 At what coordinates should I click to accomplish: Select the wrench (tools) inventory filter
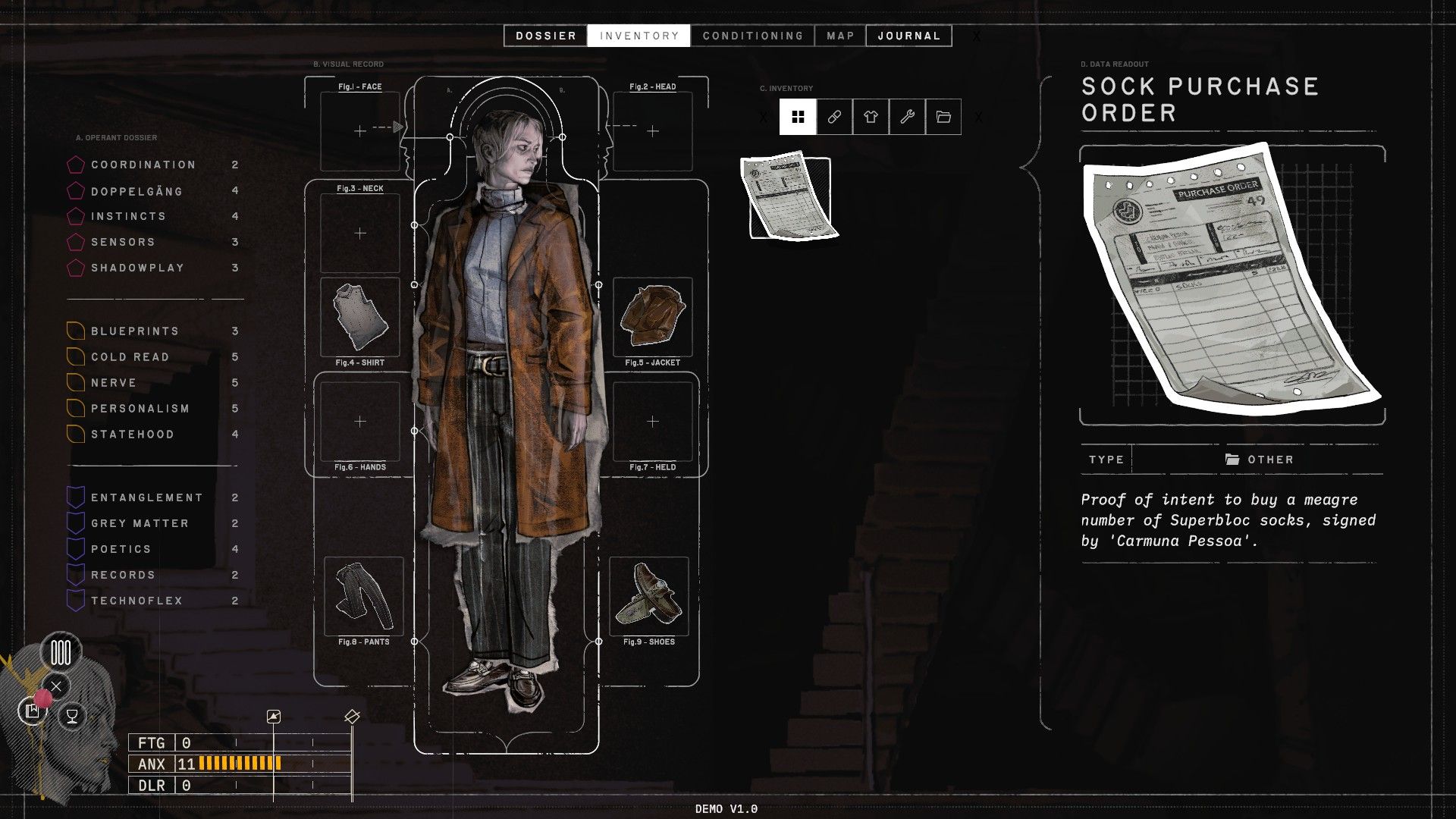[x=907, y=117]
